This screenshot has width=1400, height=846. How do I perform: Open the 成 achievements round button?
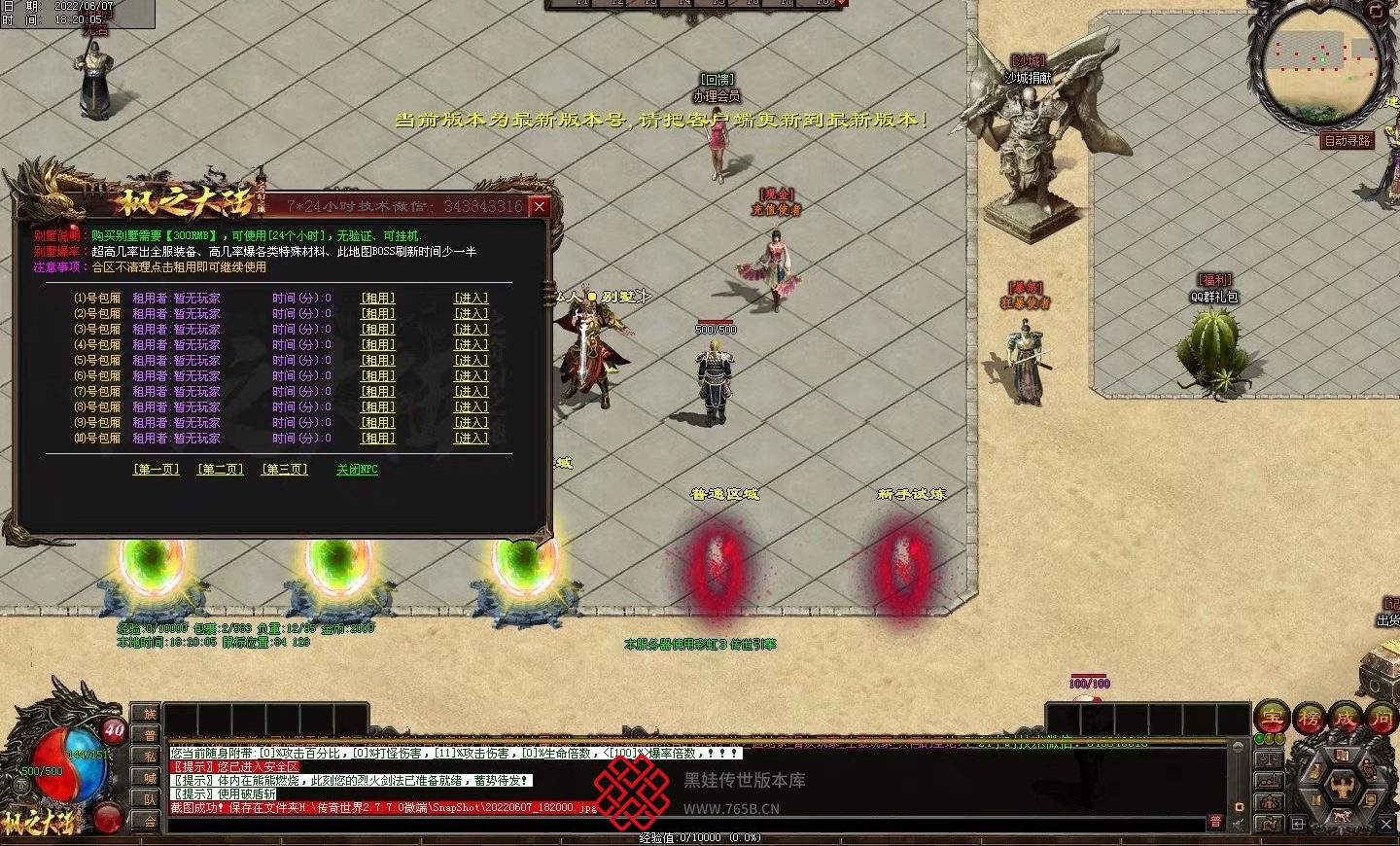click(x=1346, y=718)
